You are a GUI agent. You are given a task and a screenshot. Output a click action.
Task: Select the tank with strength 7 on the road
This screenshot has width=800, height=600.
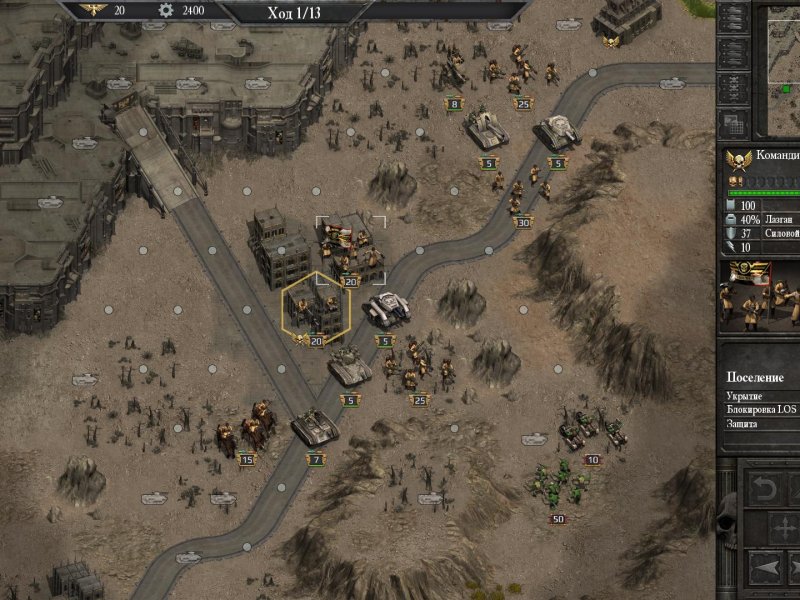(x=316, y=428)
